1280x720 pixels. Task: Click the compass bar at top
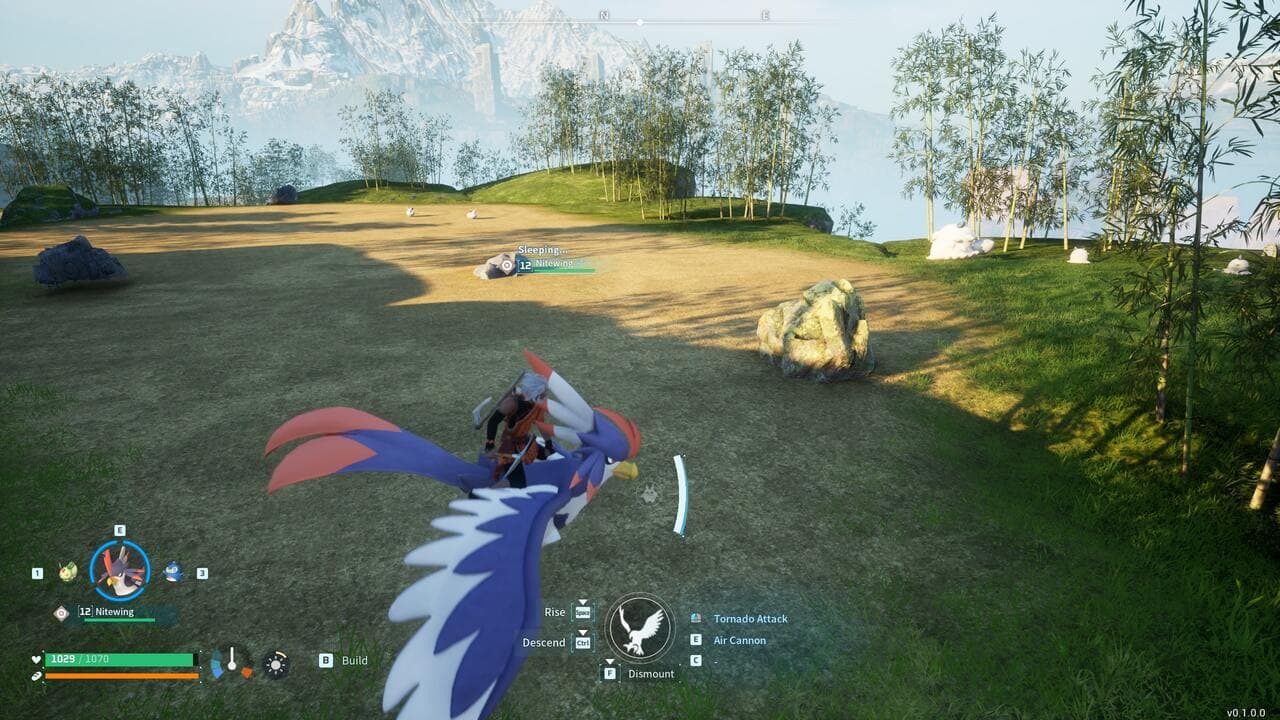(640, 20)
